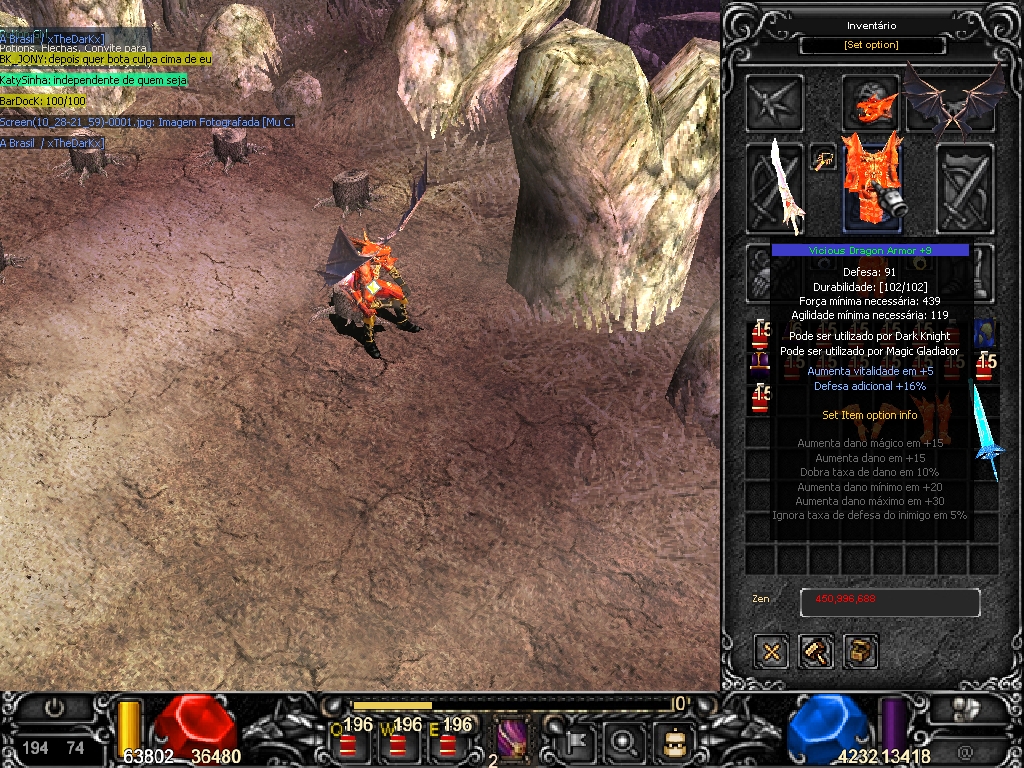Select the equipped dragon helm slot
This screenshot has height=768, width=1024.
point(869,101)
